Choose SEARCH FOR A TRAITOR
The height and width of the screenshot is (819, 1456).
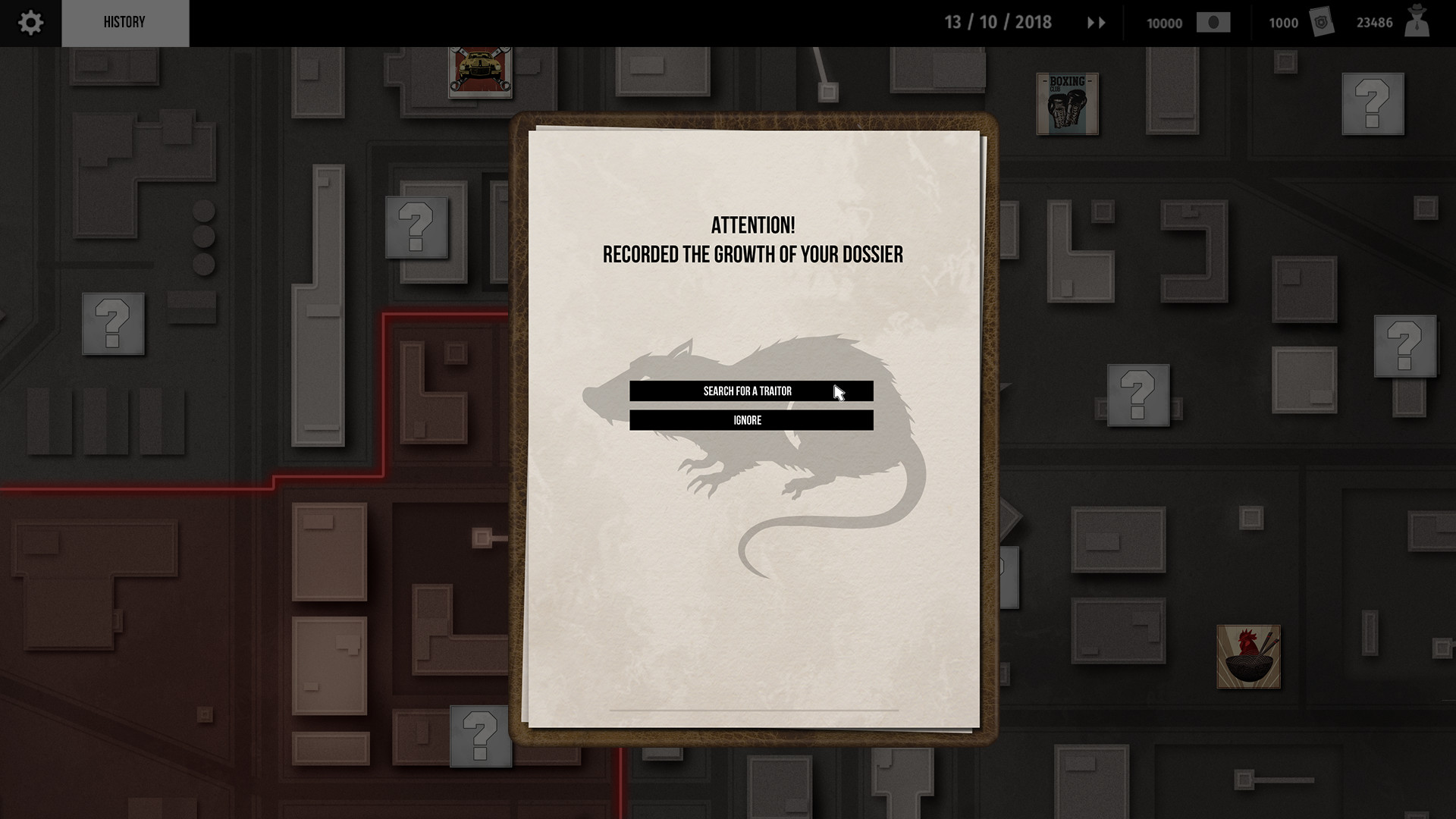click(752, 391)
